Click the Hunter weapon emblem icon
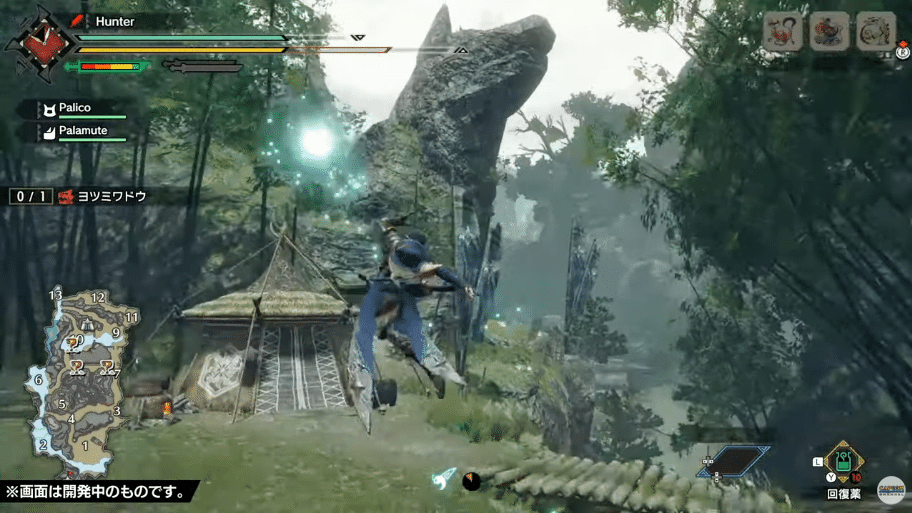The image size is (912, 513). [x=39, y=44]
